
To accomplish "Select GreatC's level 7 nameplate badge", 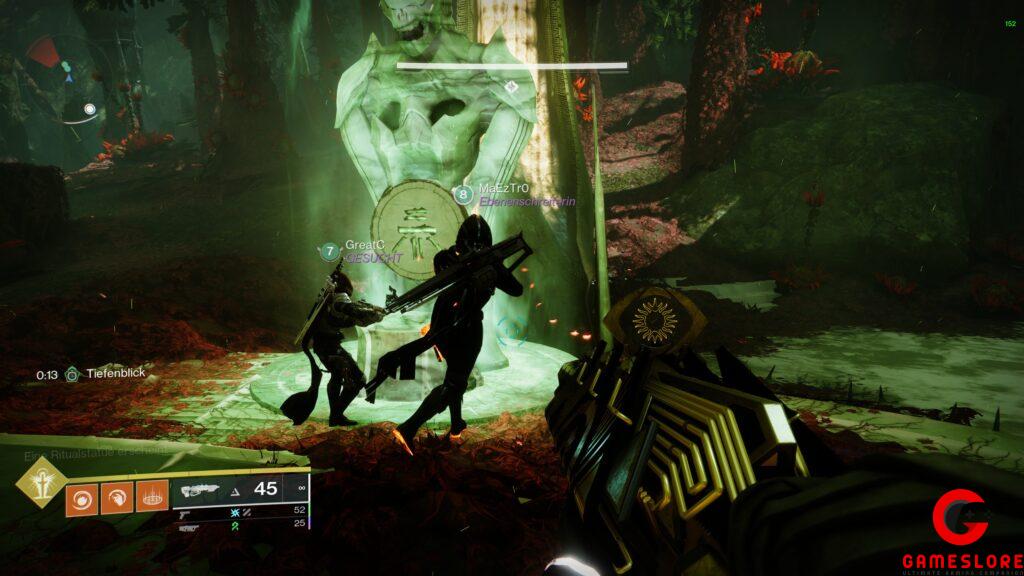I will (x=330, y=251).
